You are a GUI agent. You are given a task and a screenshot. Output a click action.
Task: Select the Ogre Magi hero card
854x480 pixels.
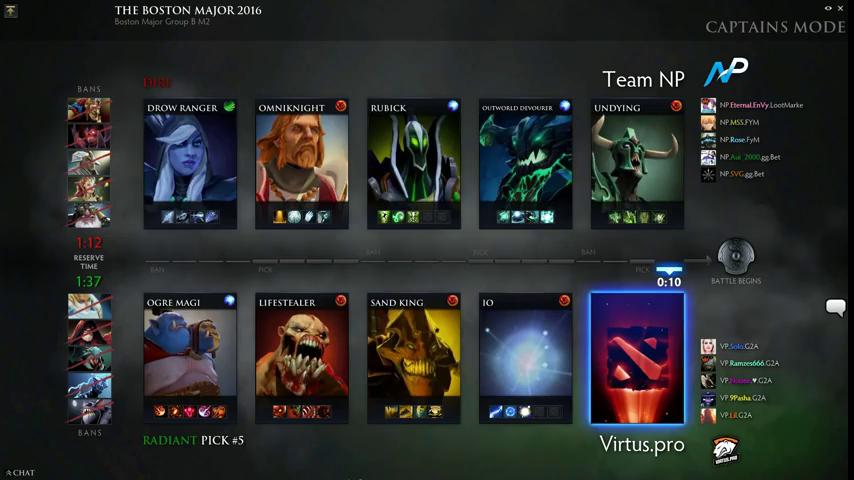click(190, 357)
